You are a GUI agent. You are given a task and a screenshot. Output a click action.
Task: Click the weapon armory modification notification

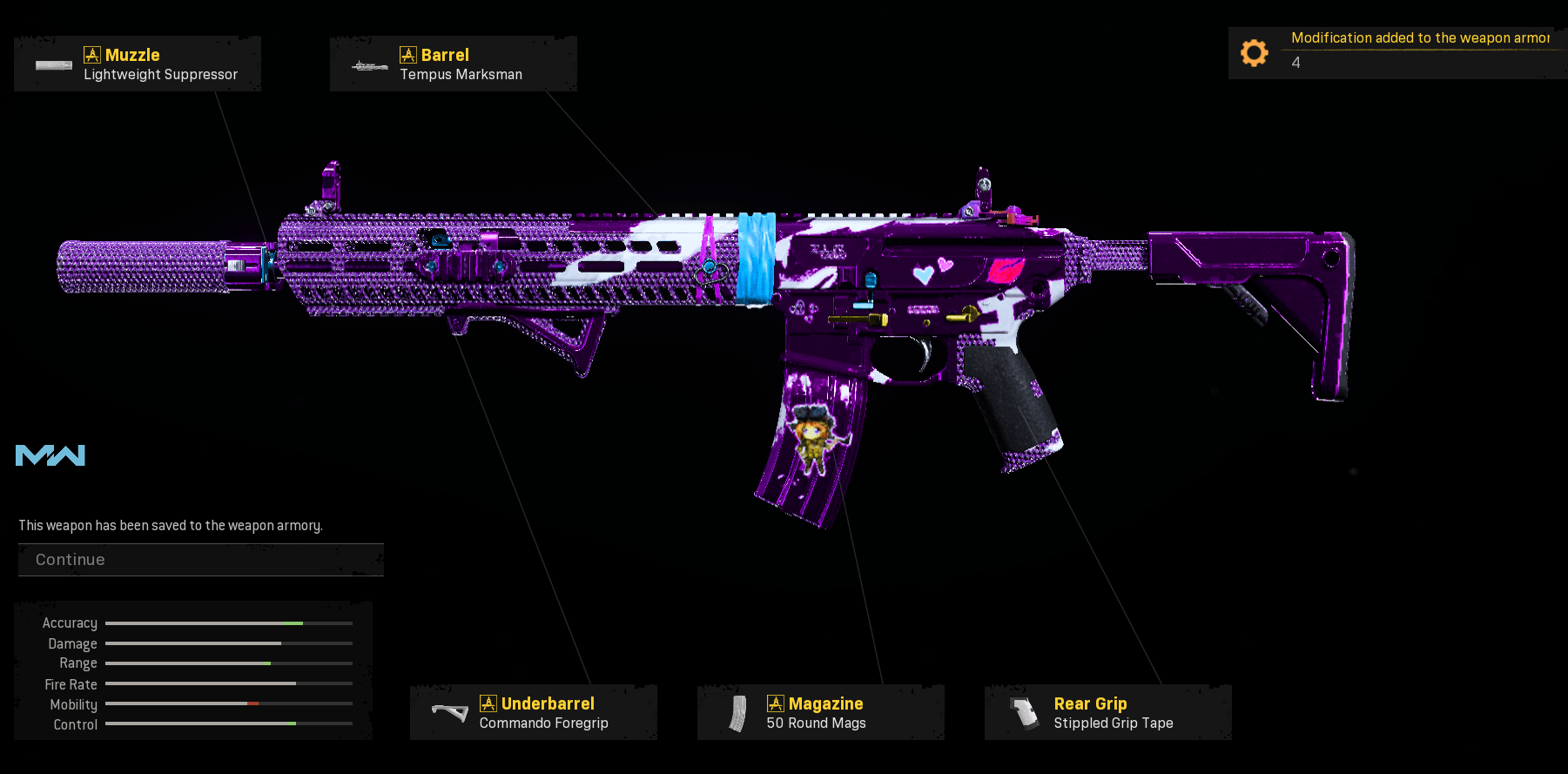(x=1396, y=52)
